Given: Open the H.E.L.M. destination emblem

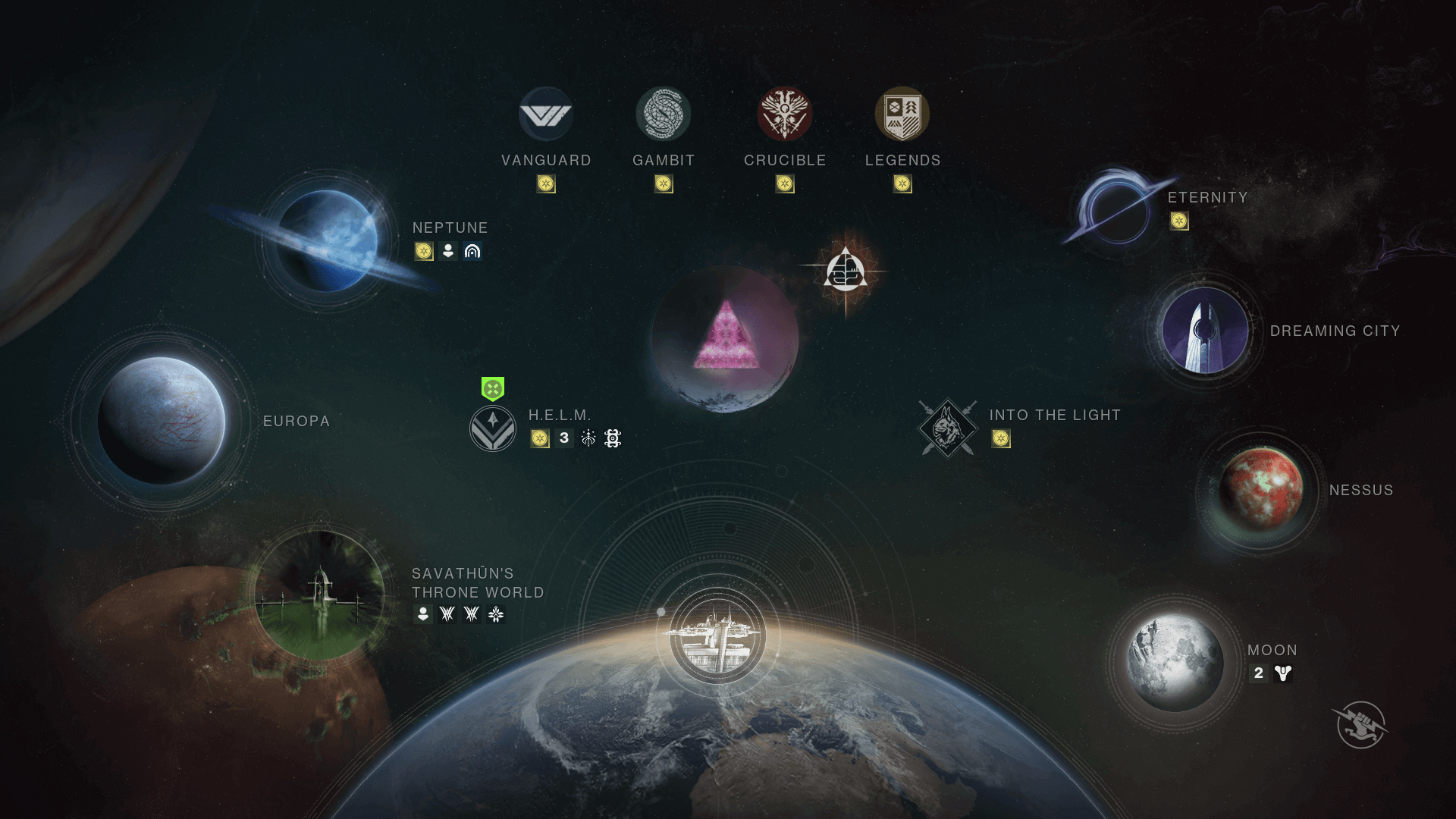Looking at the screenshot, I should point(494,427).
